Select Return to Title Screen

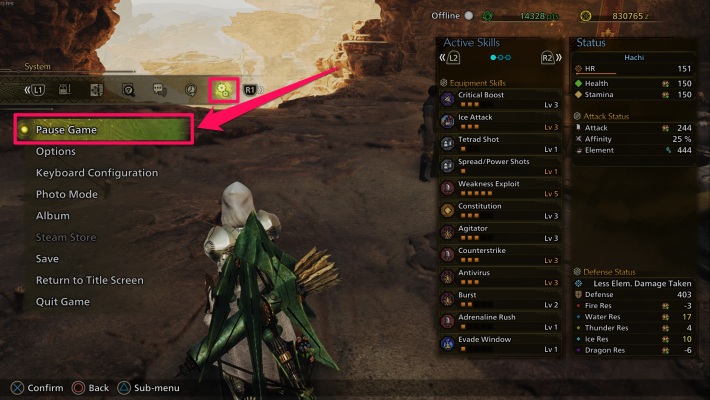pos(90,280)
